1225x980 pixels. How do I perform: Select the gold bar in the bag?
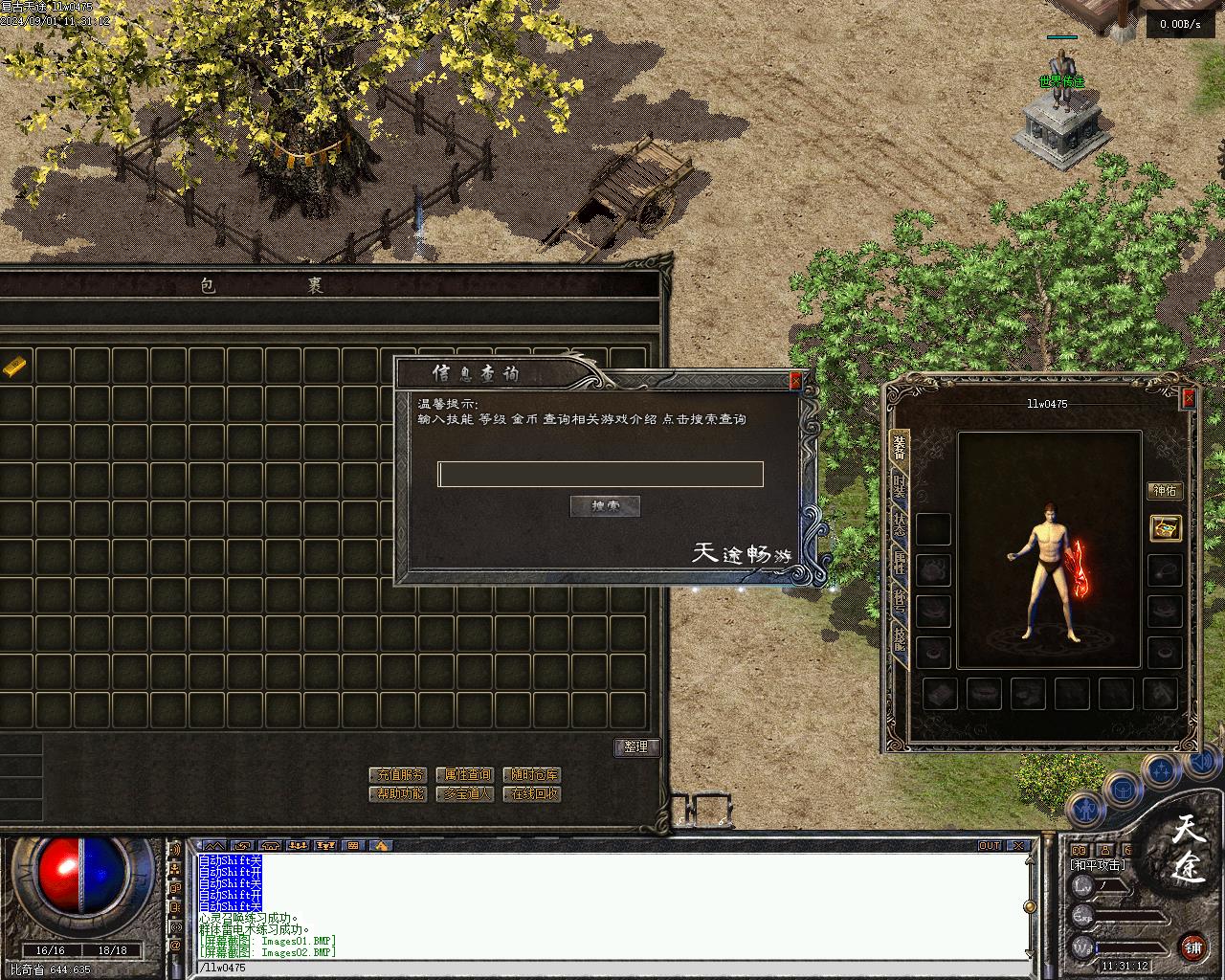point(15,366)
